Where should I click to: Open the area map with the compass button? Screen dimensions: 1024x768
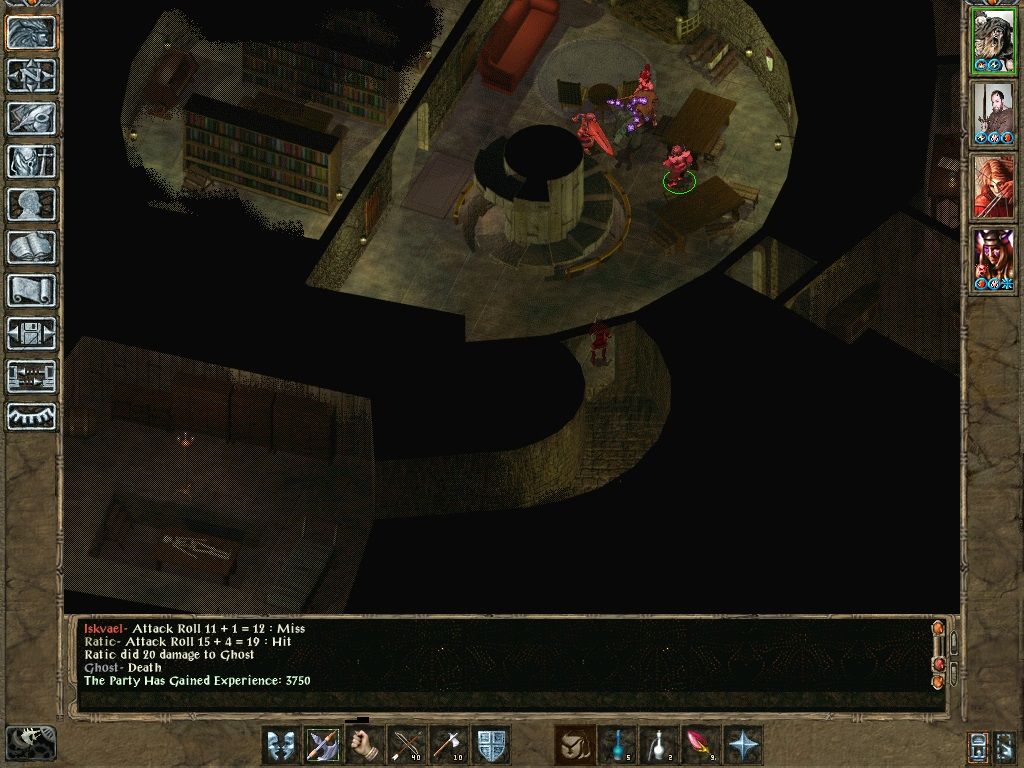pos(32,75)
